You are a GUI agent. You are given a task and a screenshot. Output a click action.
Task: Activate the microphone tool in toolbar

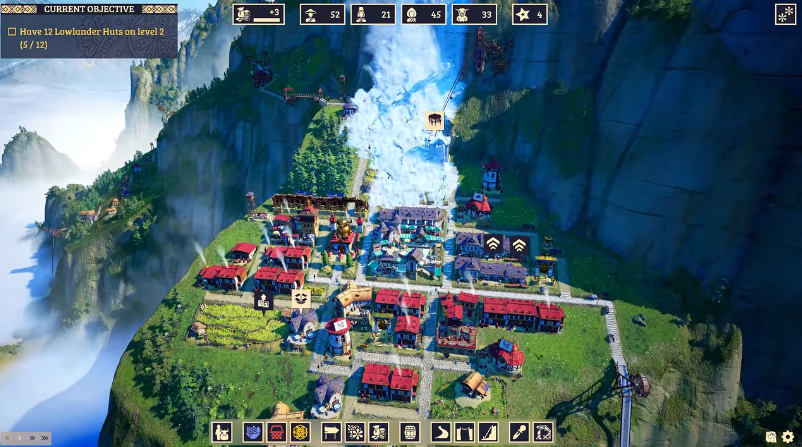519,433
